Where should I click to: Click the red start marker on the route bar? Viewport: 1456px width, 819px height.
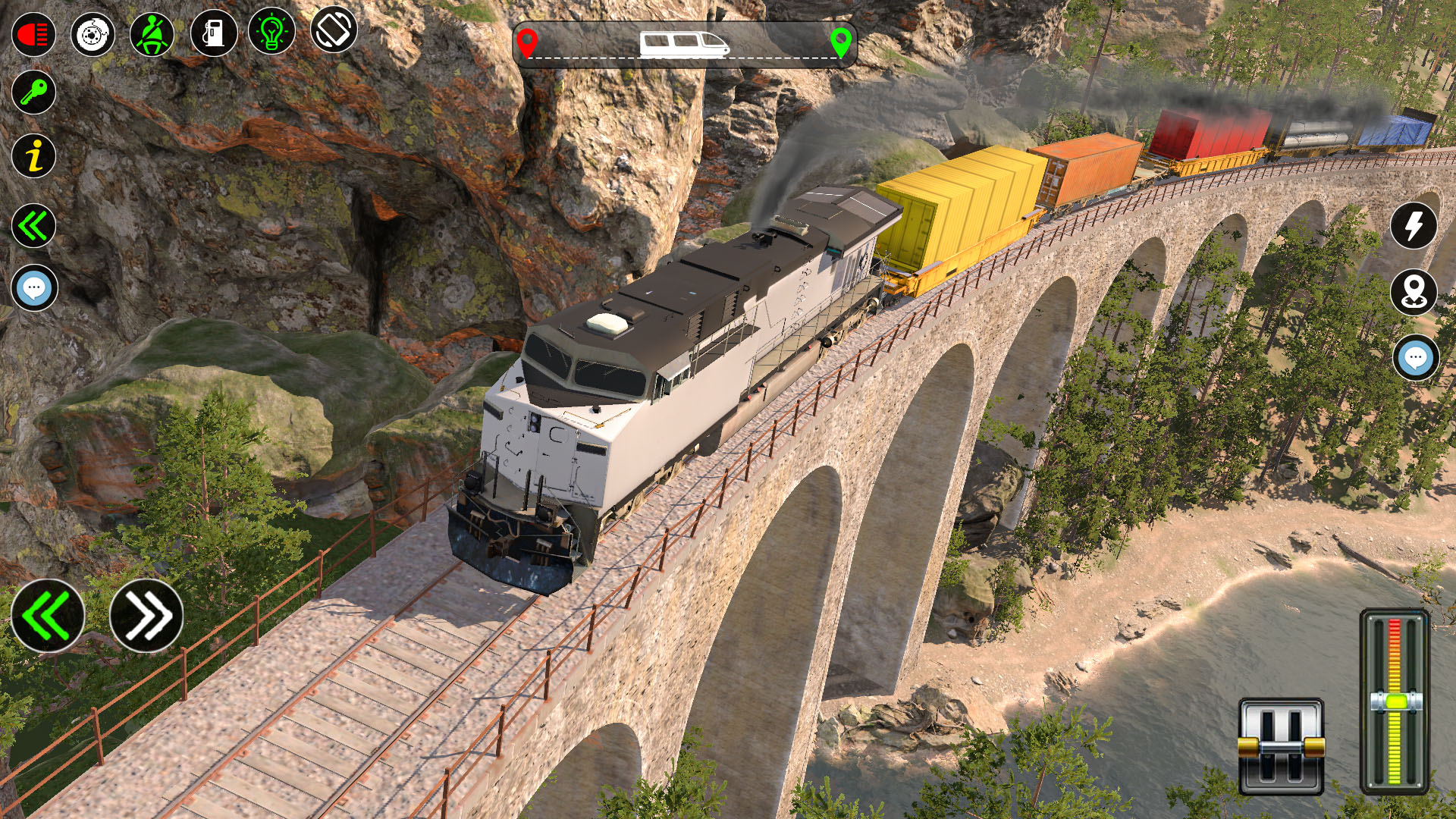pos(529,42)
